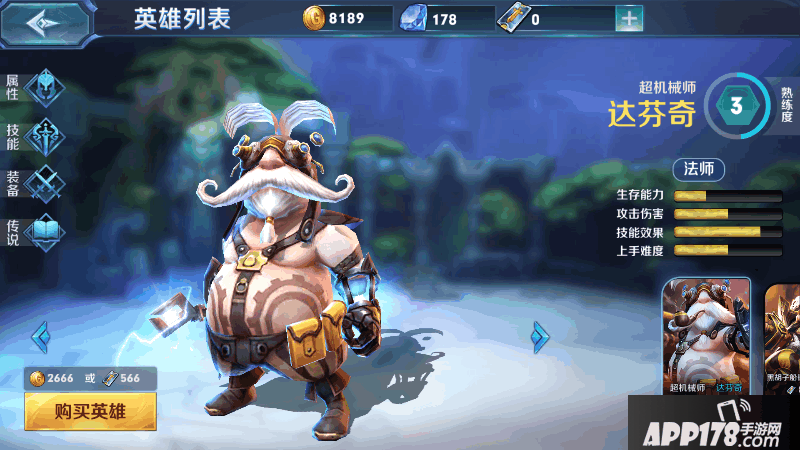Choose the second skin thumbnail at edge
The height and width of the screenshot is (450, 800).
783,337
